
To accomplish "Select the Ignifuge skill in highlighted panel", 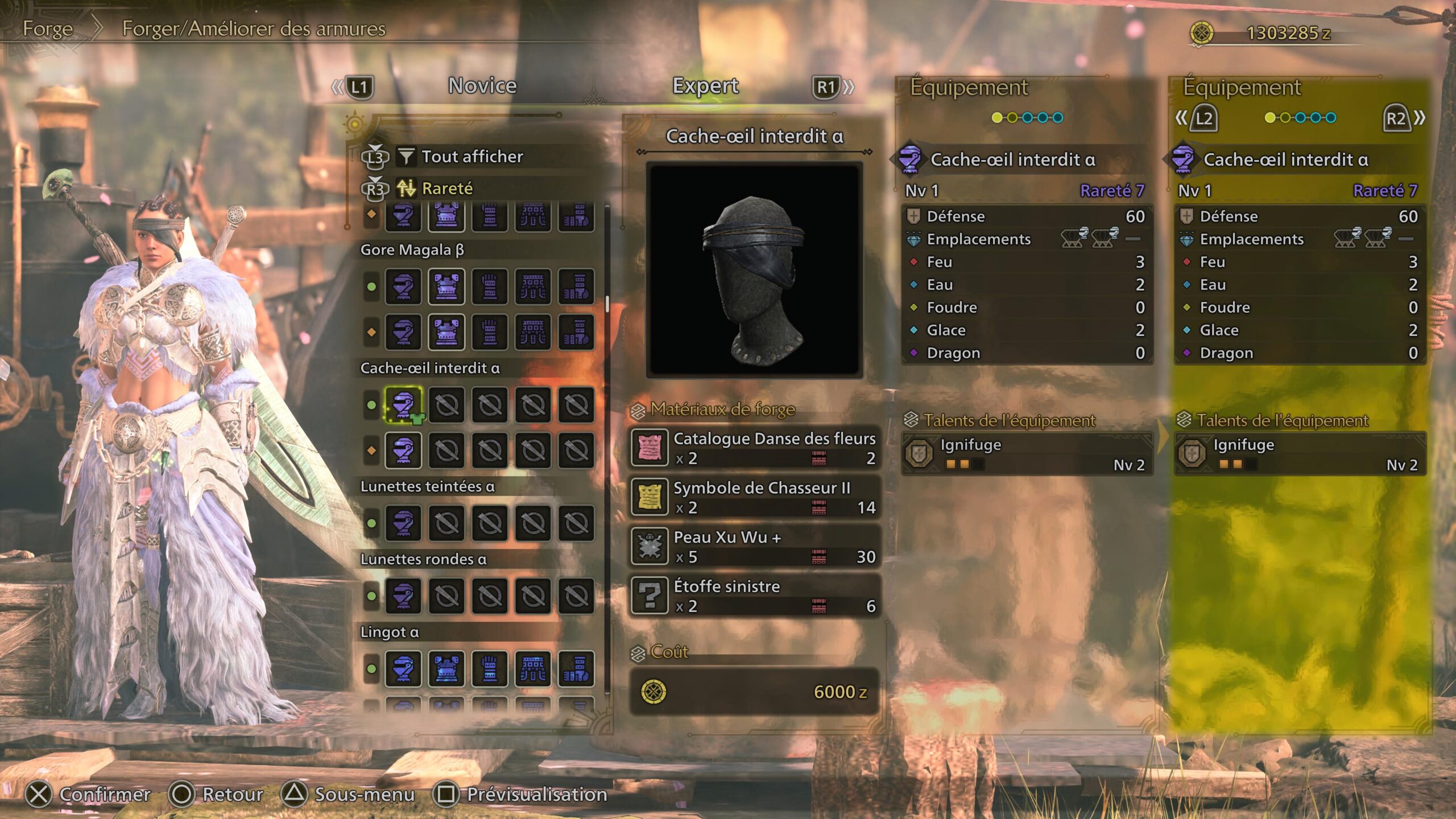I will [1300, 454].
